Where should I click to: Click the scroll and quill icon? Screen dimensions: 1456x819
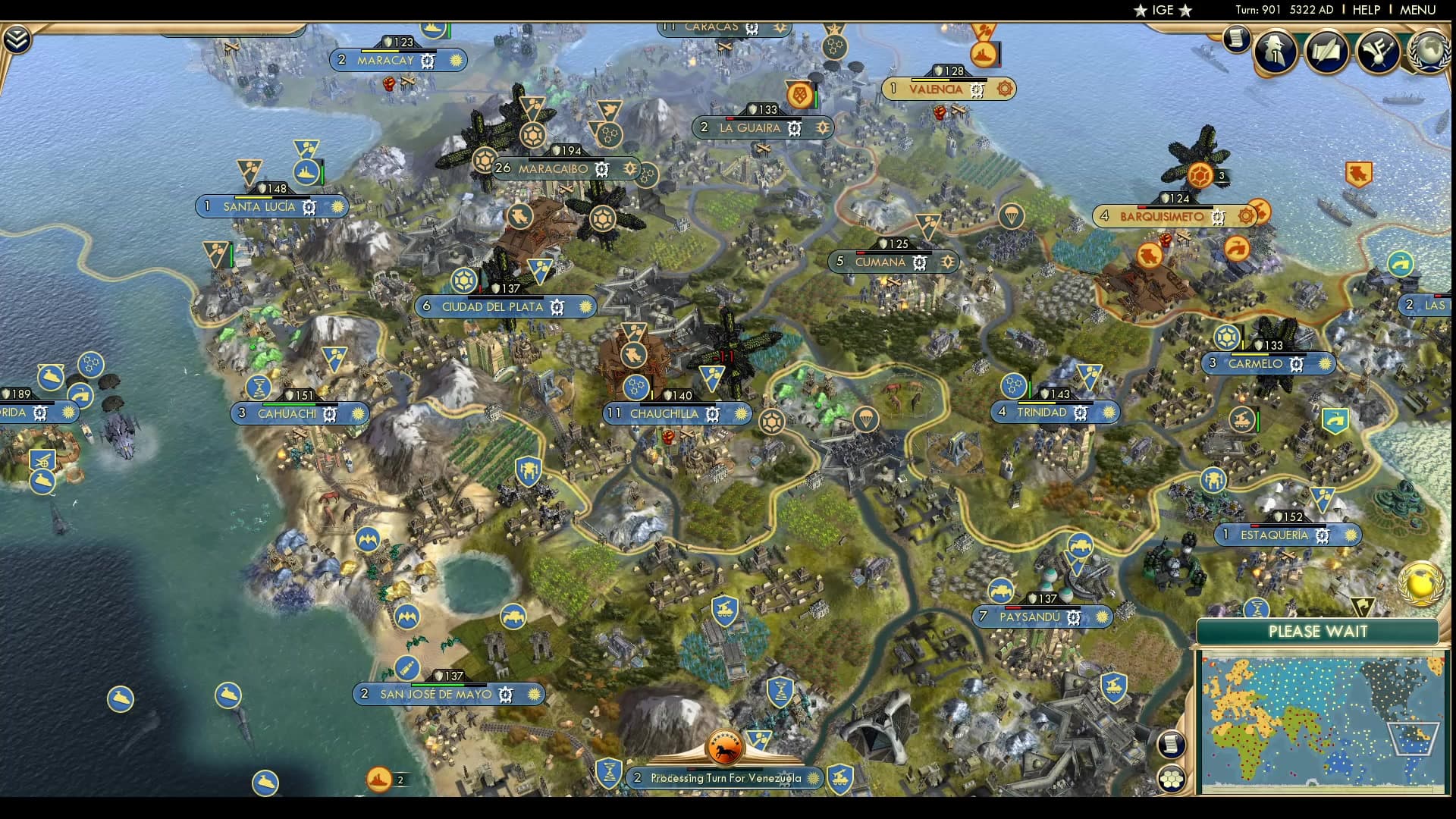[1326, 52]
